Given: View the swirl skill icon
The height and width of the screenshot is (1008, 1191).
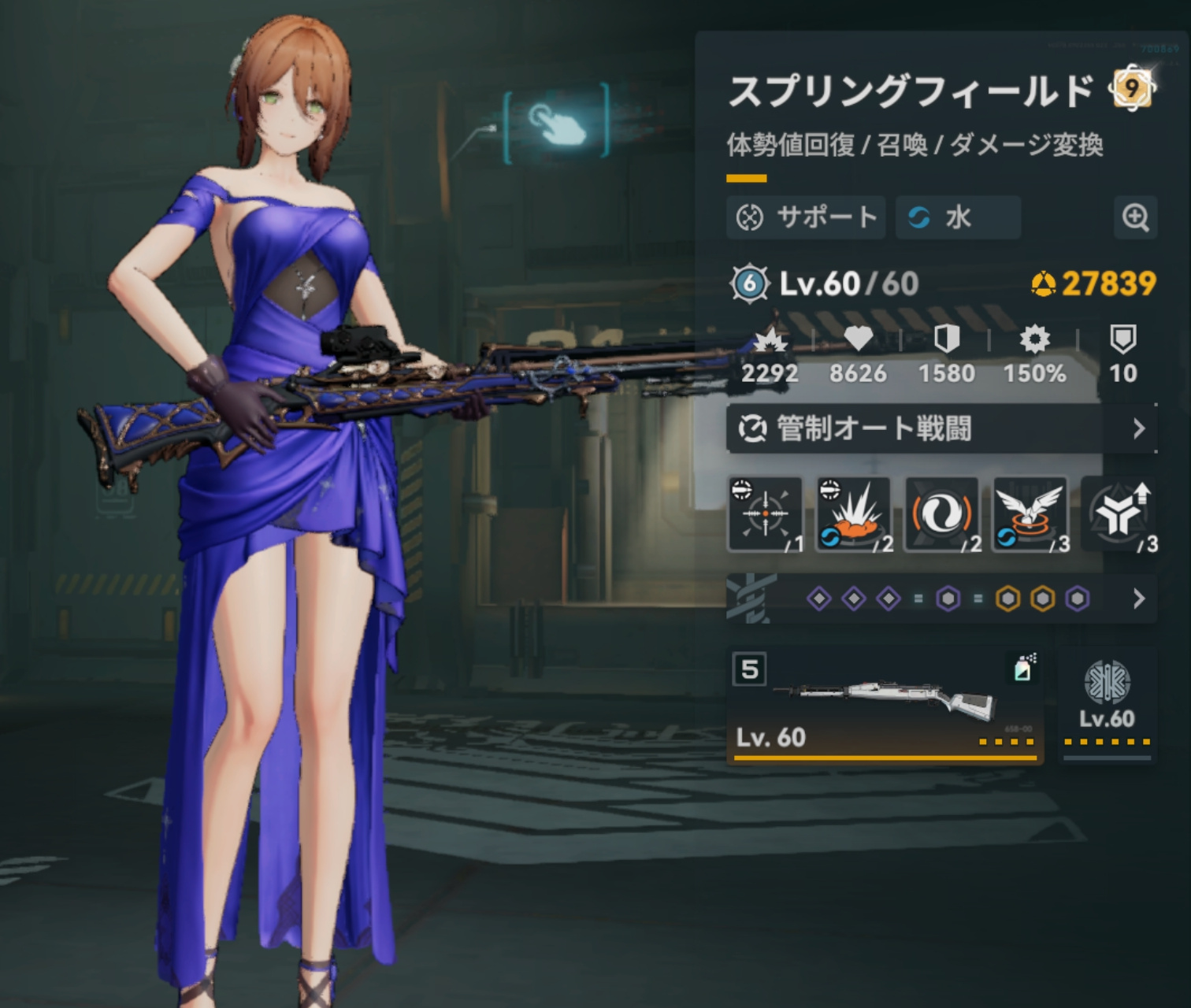Looking at the screenshot, I should [942, 514].
